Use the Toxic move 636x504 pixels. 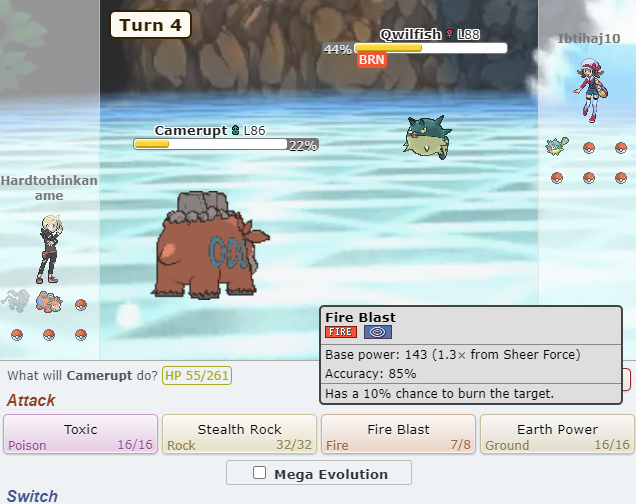(x=81, y=435)
